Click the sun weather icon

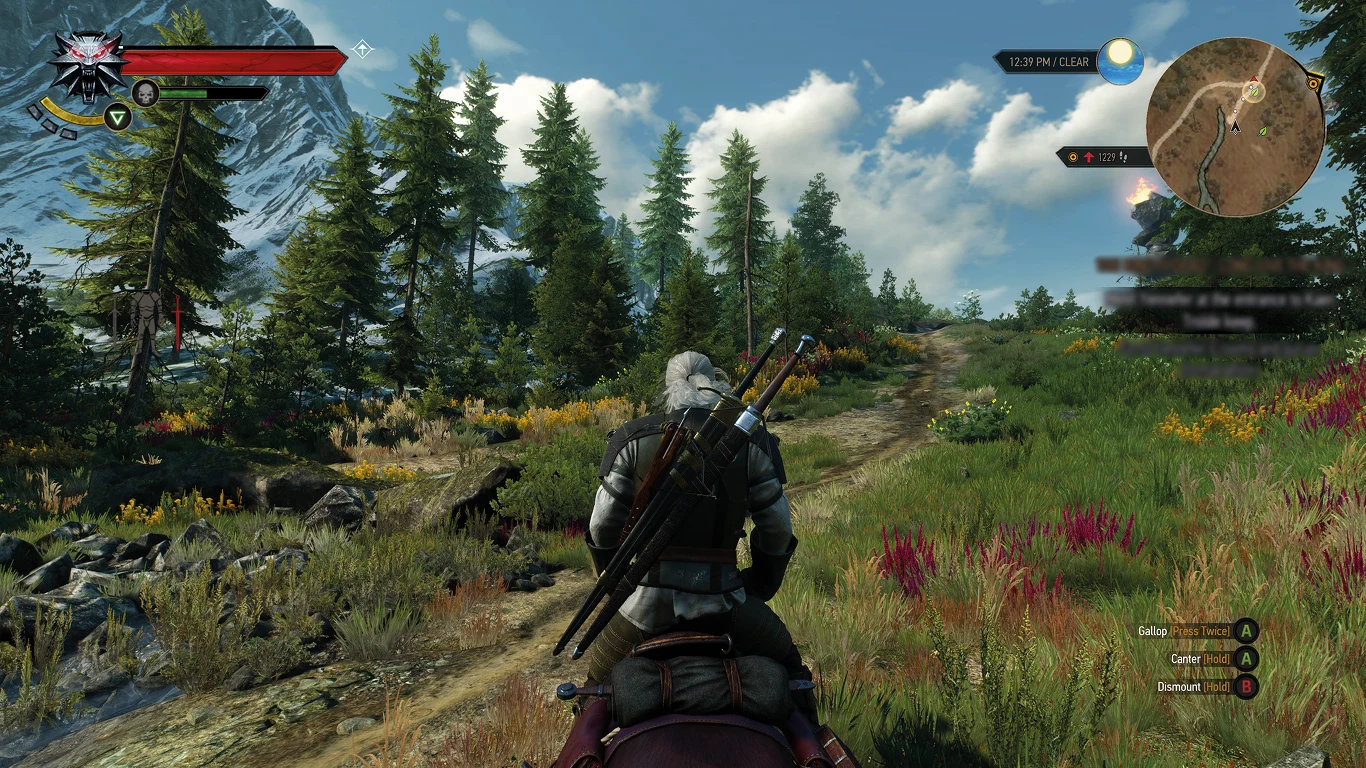point(1120,61)
